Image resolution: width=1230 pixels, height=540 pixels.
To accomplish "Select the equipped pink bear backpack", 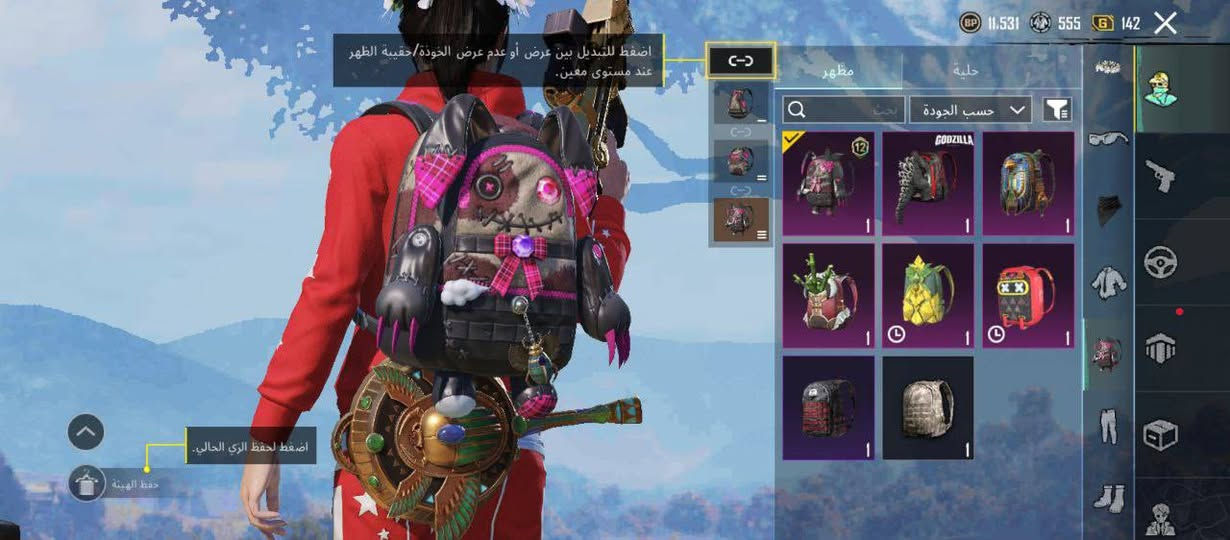I will pyautogui.click(x=828, y=183).
